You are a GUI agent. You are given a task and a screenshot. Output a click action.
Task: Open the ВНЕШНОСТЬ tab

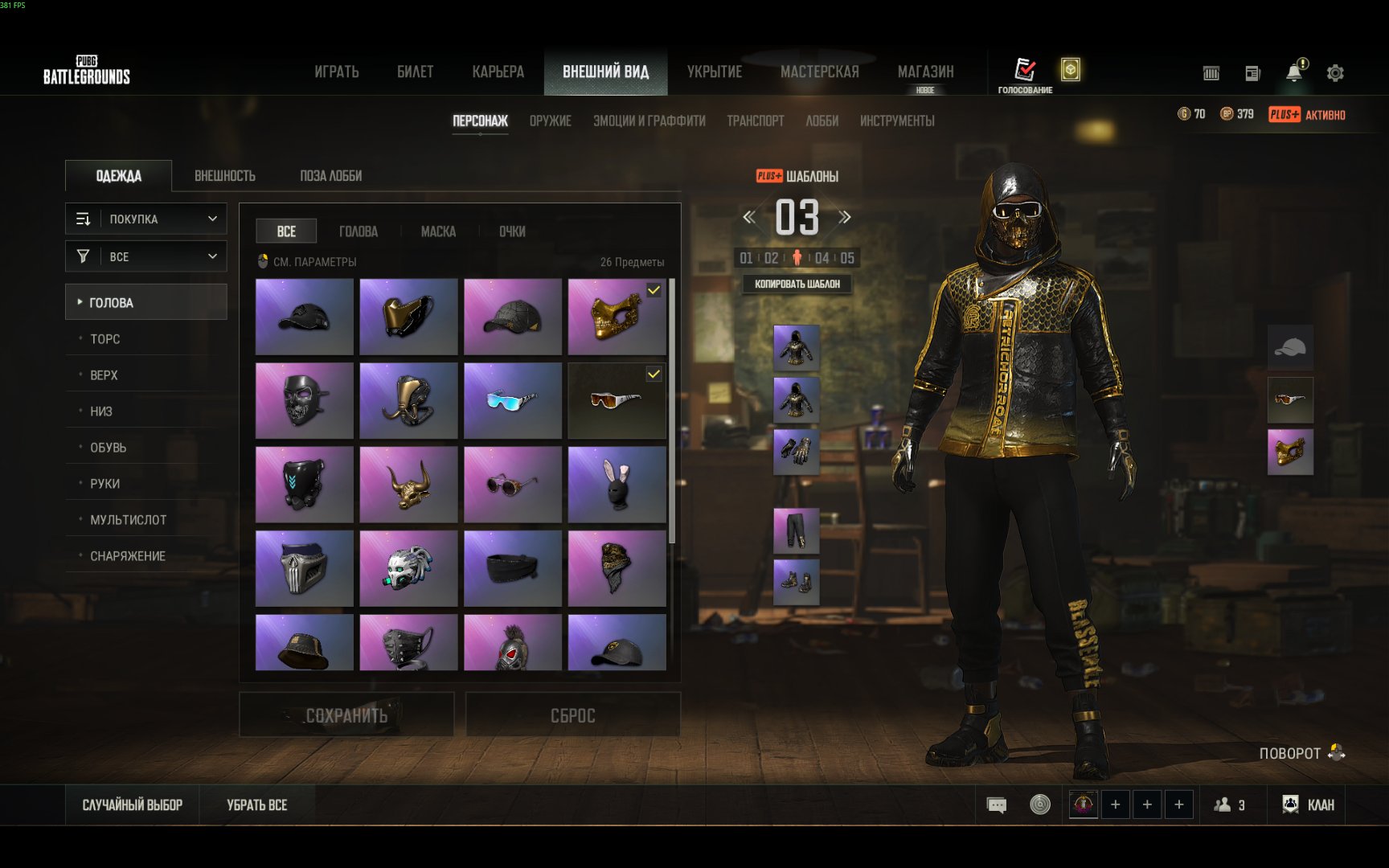(x=225, y=176)
